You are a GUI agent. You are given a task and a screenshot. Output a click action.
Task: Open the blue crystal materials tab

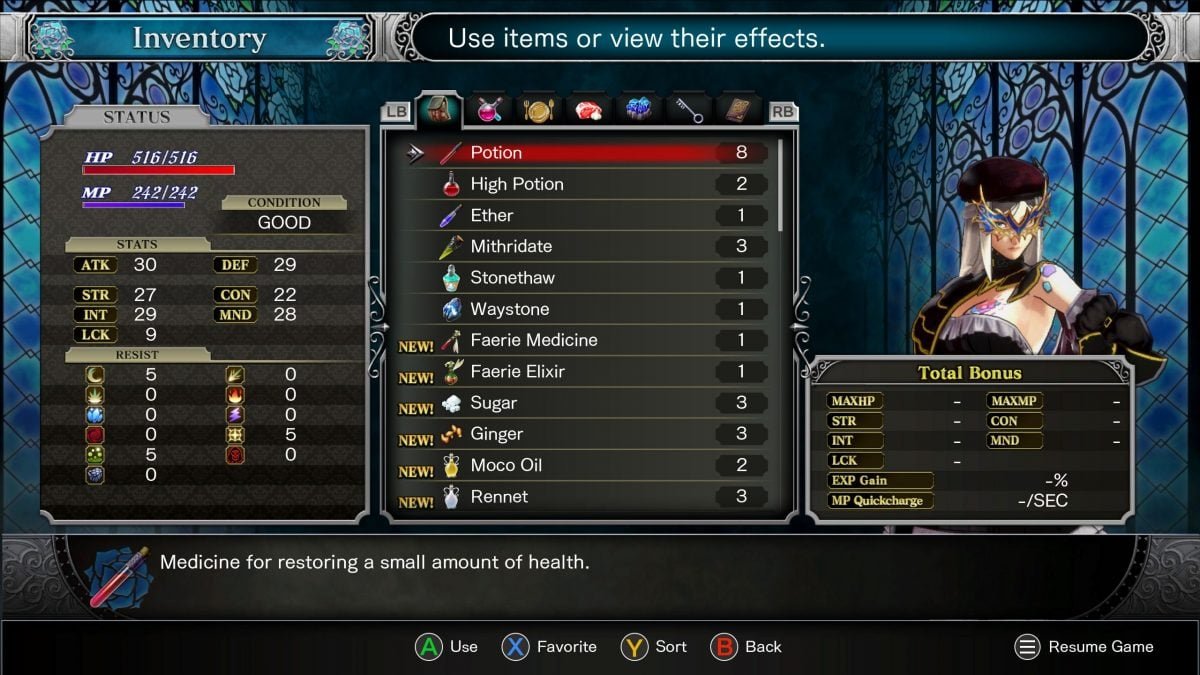pyautogui.click(x=638, y=110)
